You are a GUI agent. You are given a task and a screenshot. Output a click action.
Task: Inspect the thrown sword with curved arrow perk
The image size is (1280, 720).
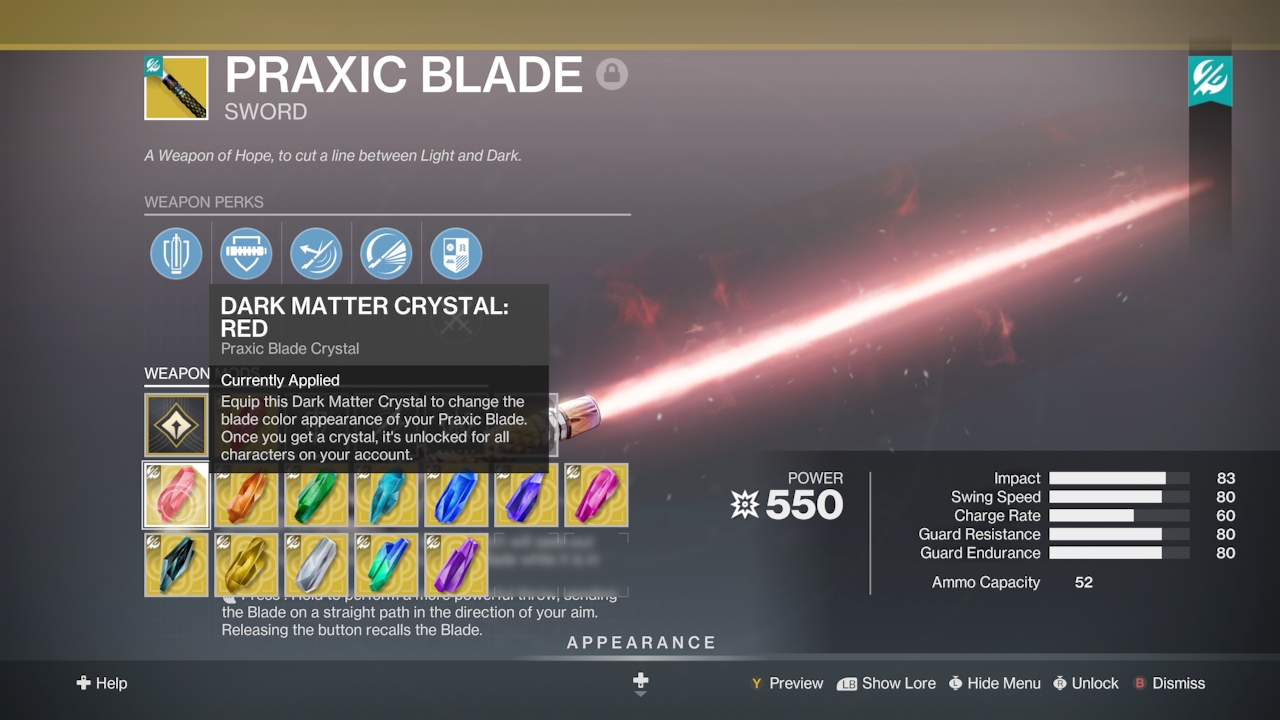316,253
